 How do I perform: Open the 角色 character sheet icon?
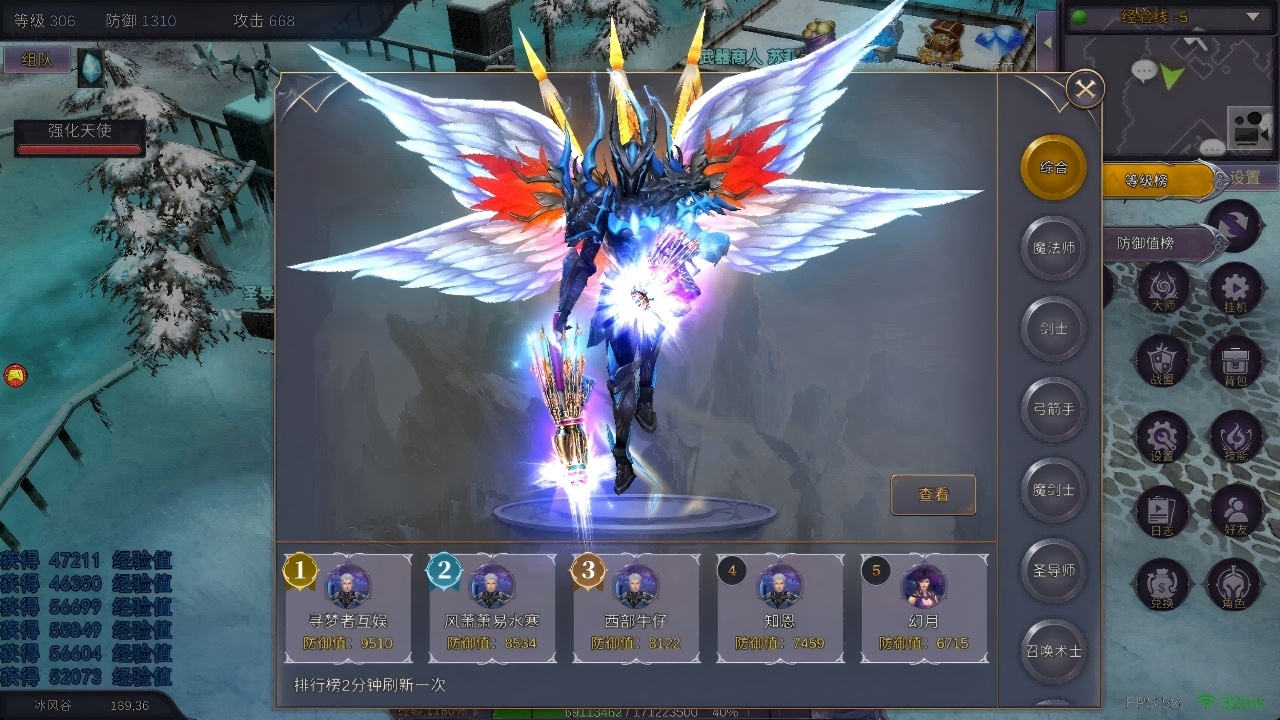[1236, 585]
